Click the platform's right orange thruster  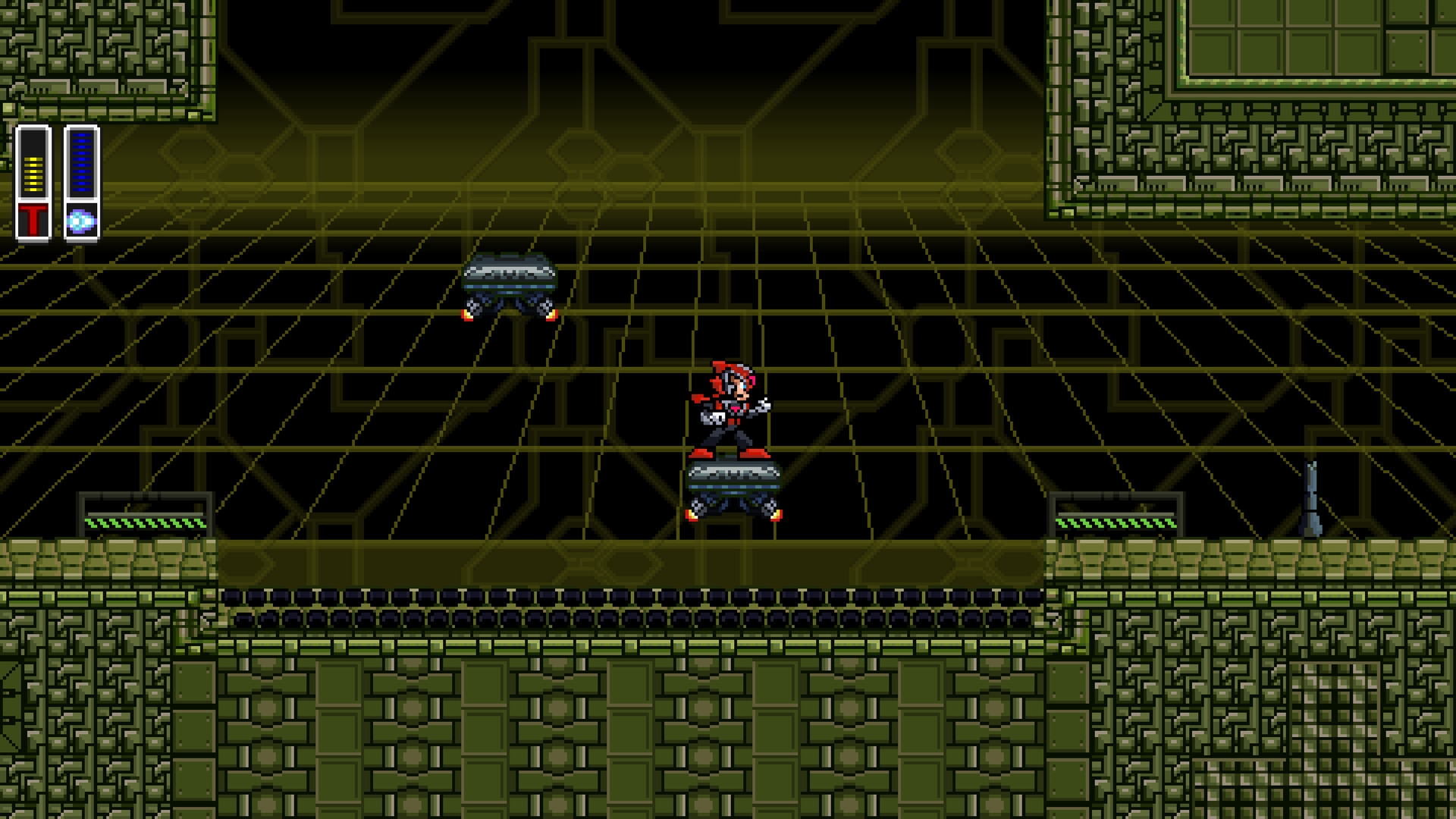click(x=776, y=518)
